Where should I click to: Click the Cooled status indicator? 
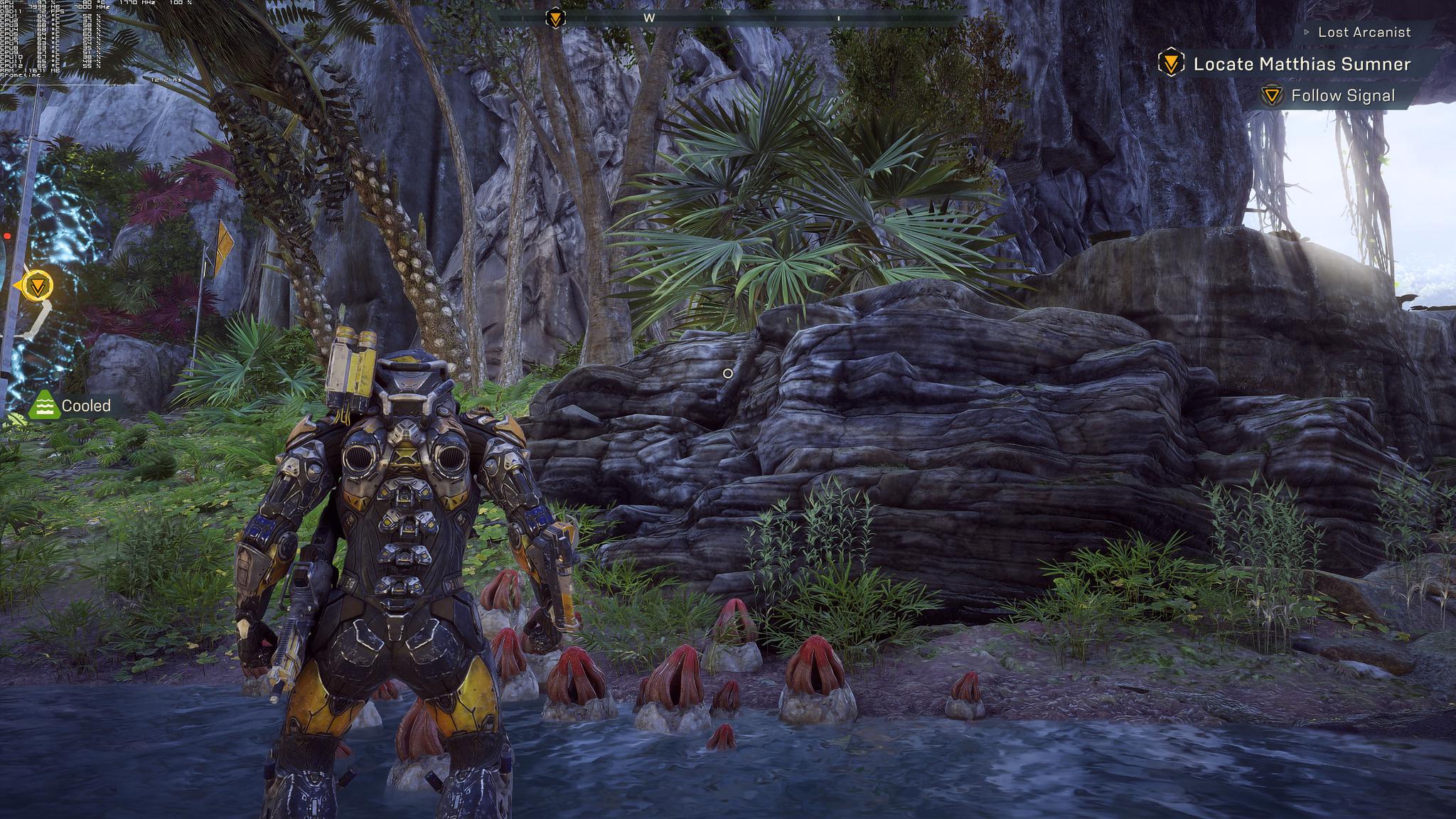[x=71, y=405]
